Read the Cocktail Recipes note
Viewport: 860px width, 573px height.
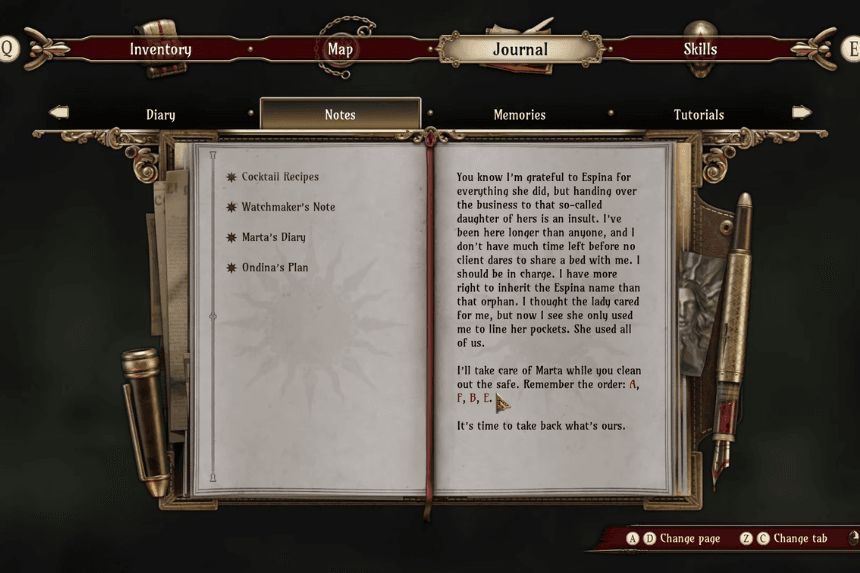[280, 177]
